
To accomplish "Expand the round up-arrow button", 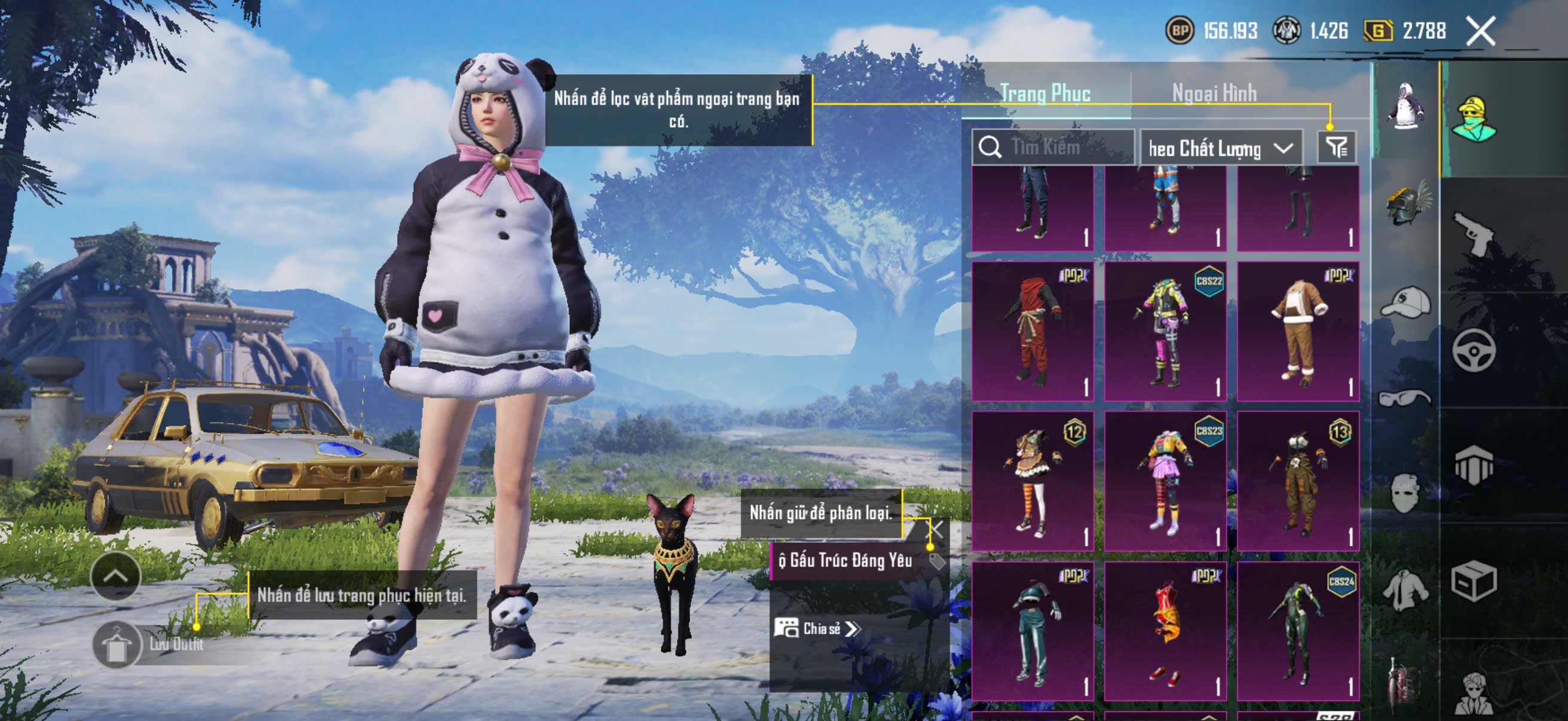I will pyautogui.click(x=115, y=576).
